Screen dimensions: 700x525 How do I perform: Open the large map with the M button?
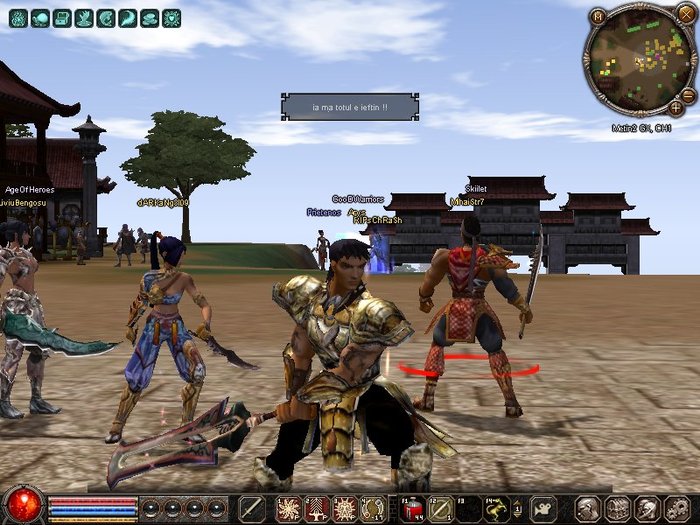pos(597,16)
